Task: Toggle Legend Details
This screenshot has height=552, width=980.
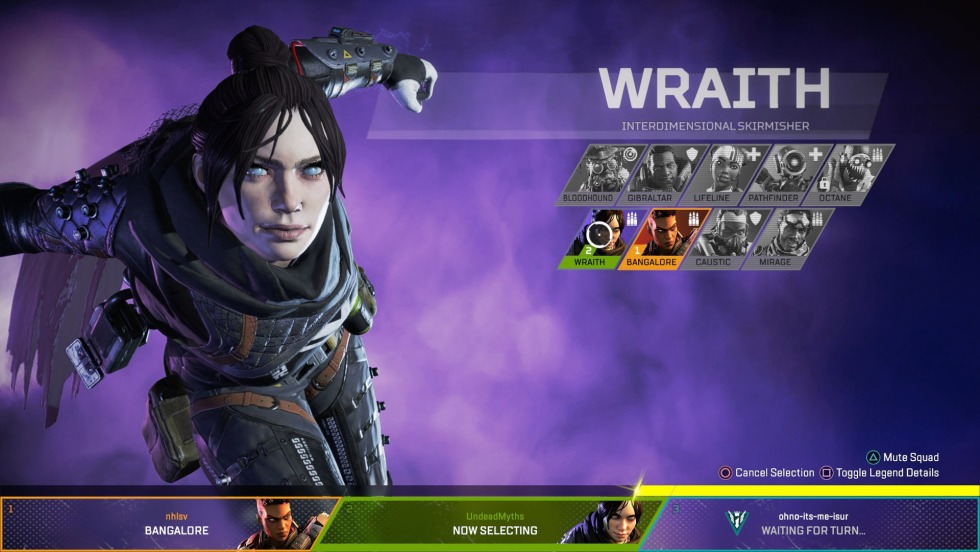Action: pyautogui.click(x=880, y=473)
